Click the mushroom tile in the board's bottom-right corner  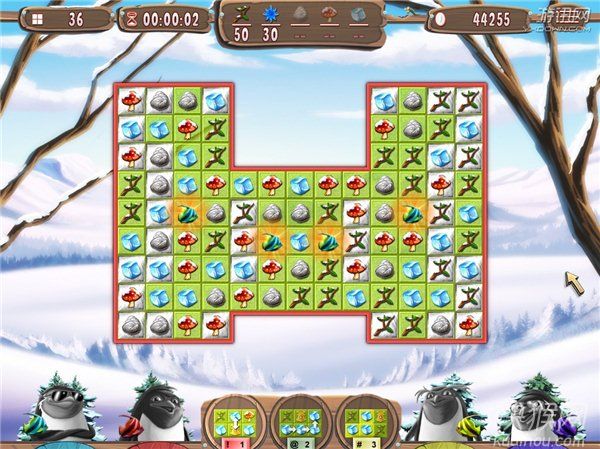(469, 325)
